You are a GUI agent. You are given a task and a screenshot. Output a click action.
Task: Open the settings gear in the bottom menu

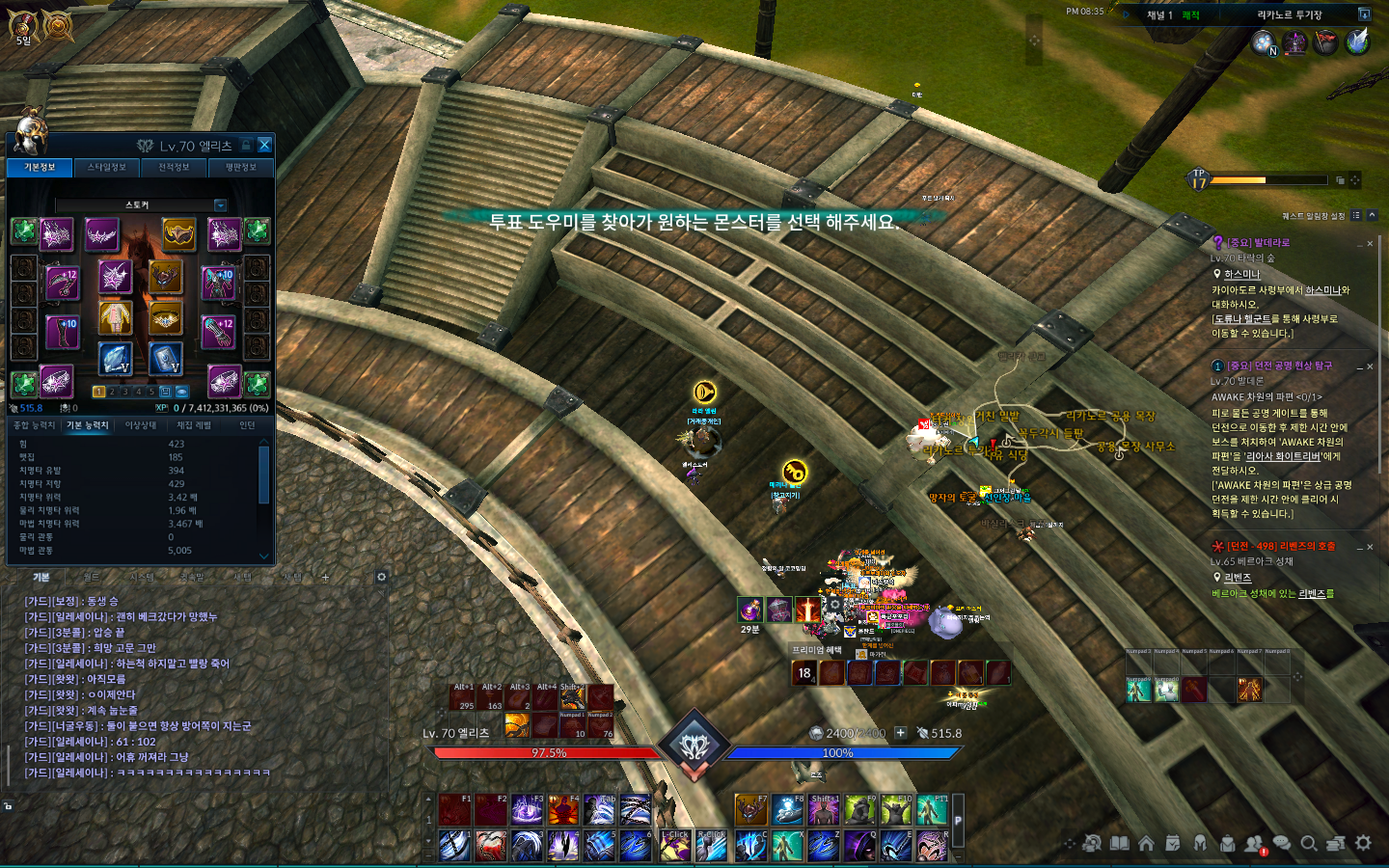coord(1363,843)
